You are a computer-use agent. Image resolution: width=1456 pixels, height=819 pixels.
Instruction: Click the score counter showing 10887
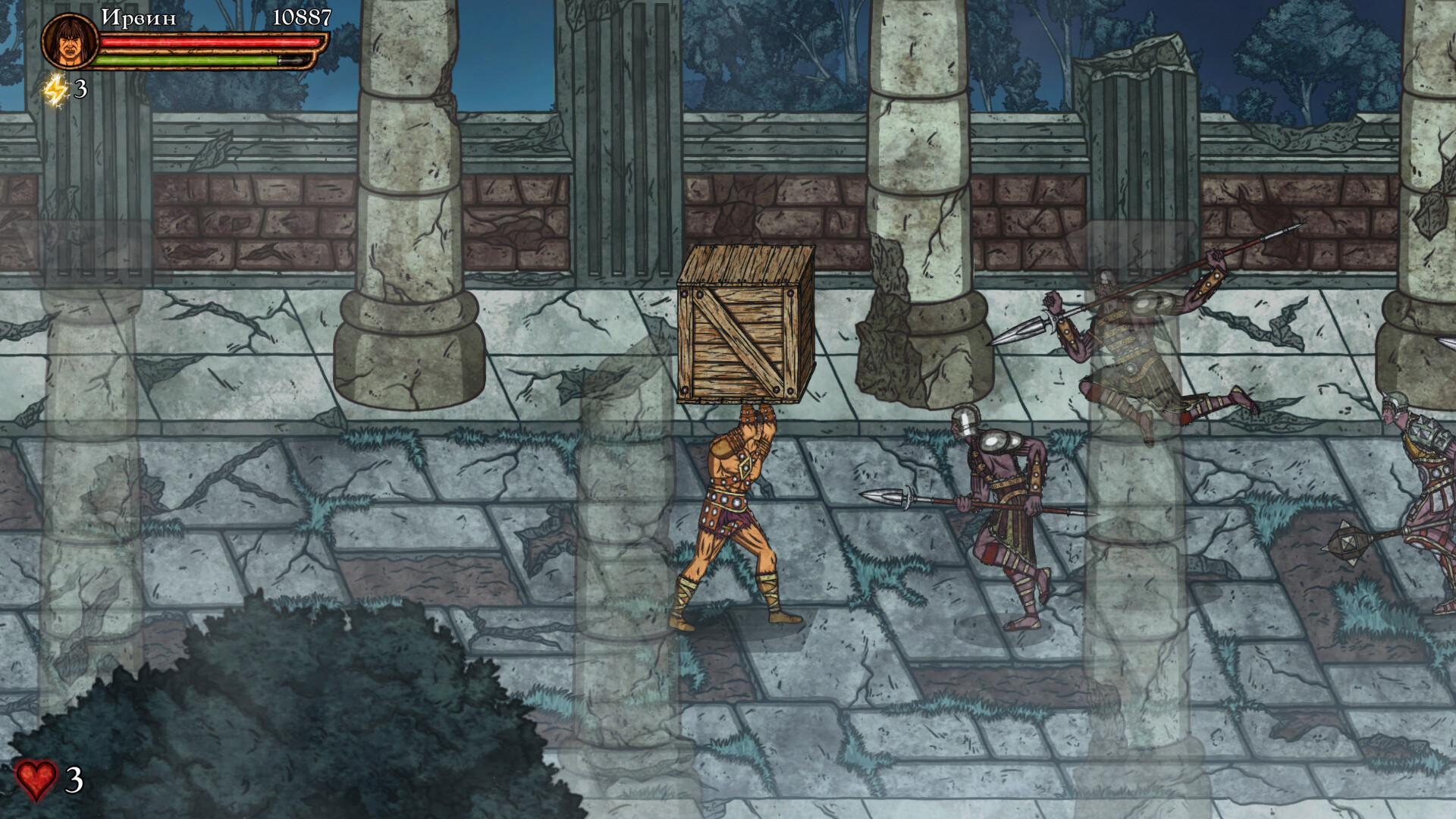[x=301, y=17]
